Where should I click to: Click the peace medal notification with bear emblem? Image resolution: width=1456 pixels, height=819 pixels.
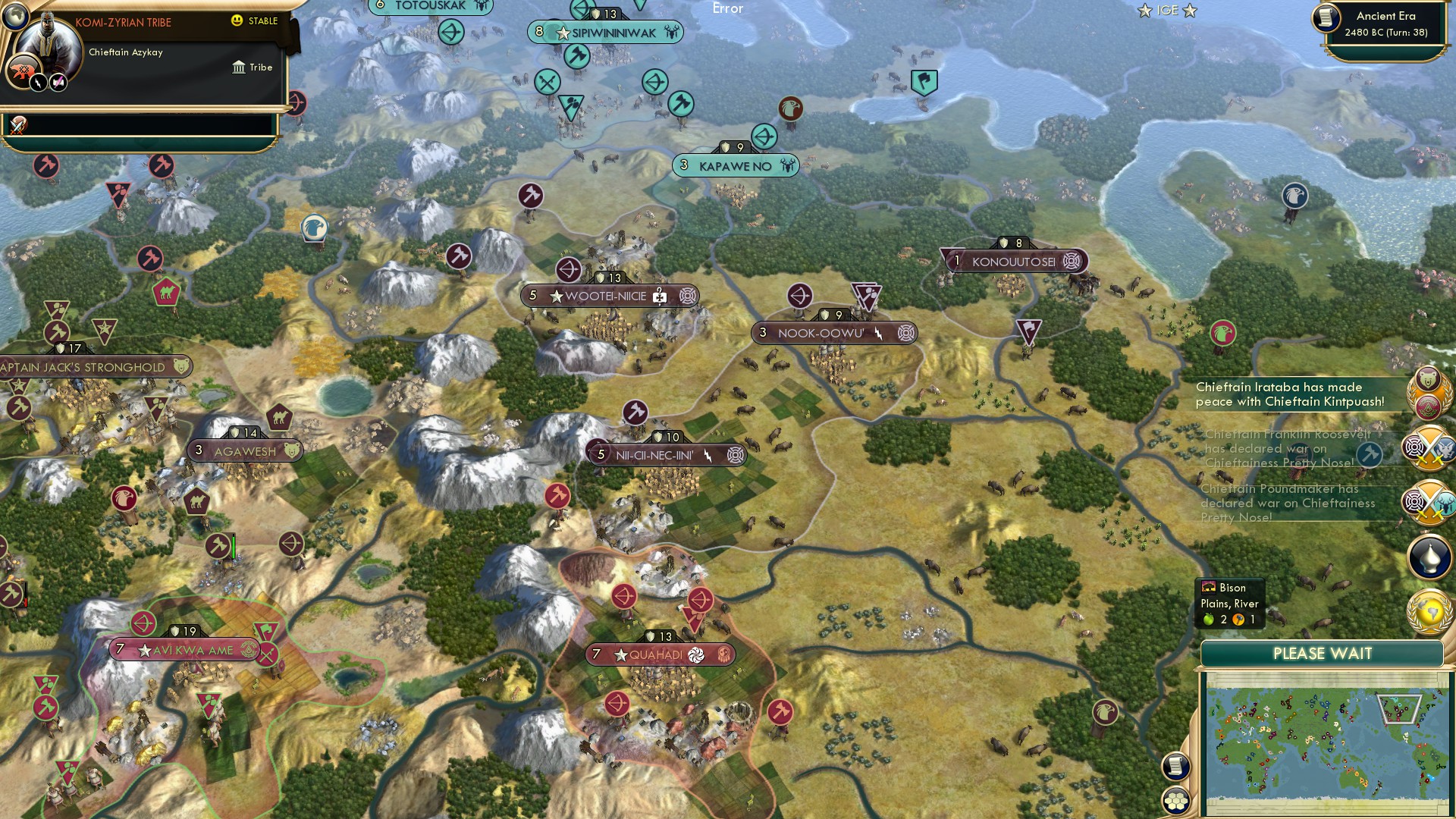pos(1430,393)
